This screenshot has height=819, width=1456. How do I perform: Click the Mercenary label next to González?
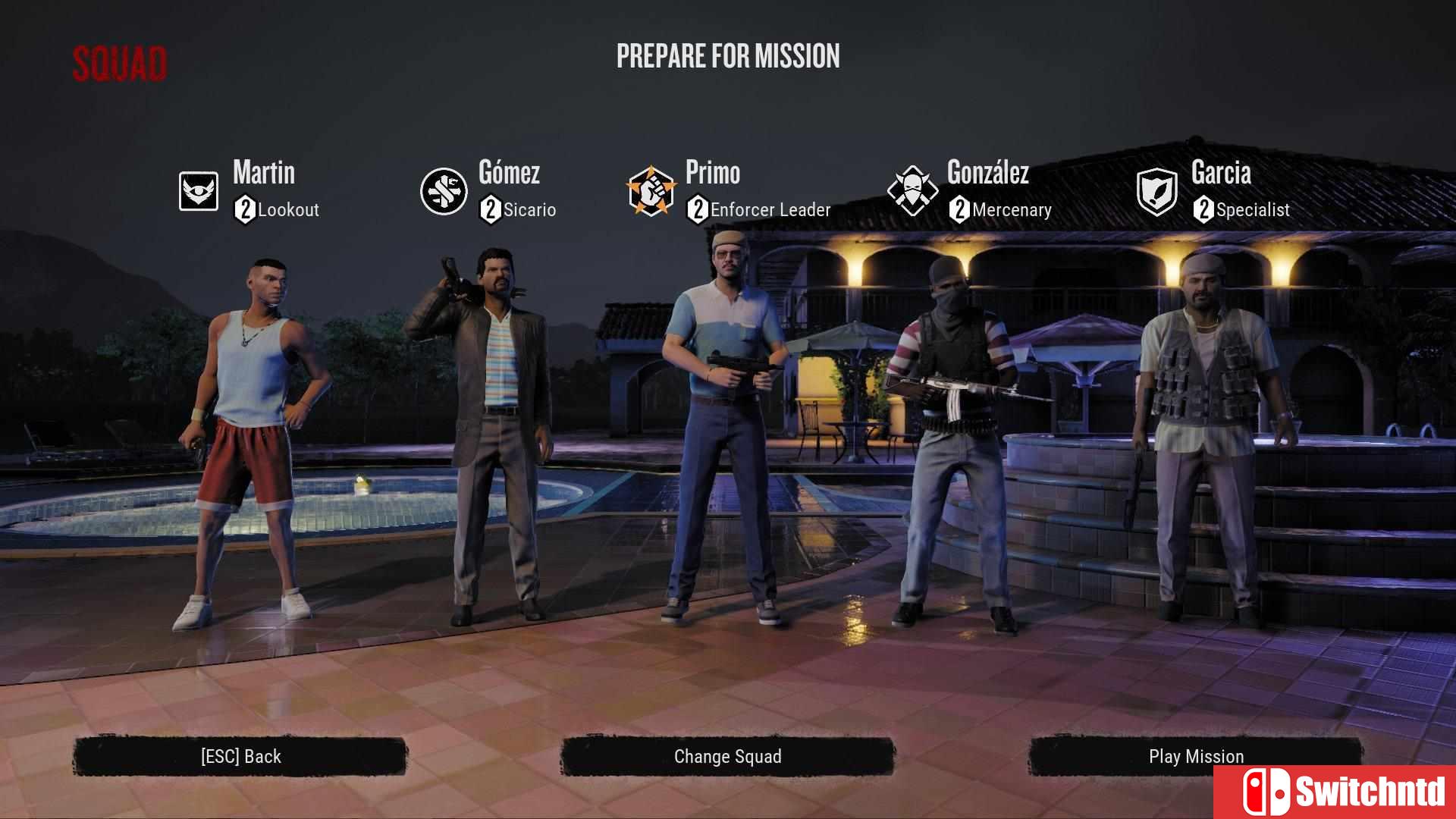[1011, 210]
